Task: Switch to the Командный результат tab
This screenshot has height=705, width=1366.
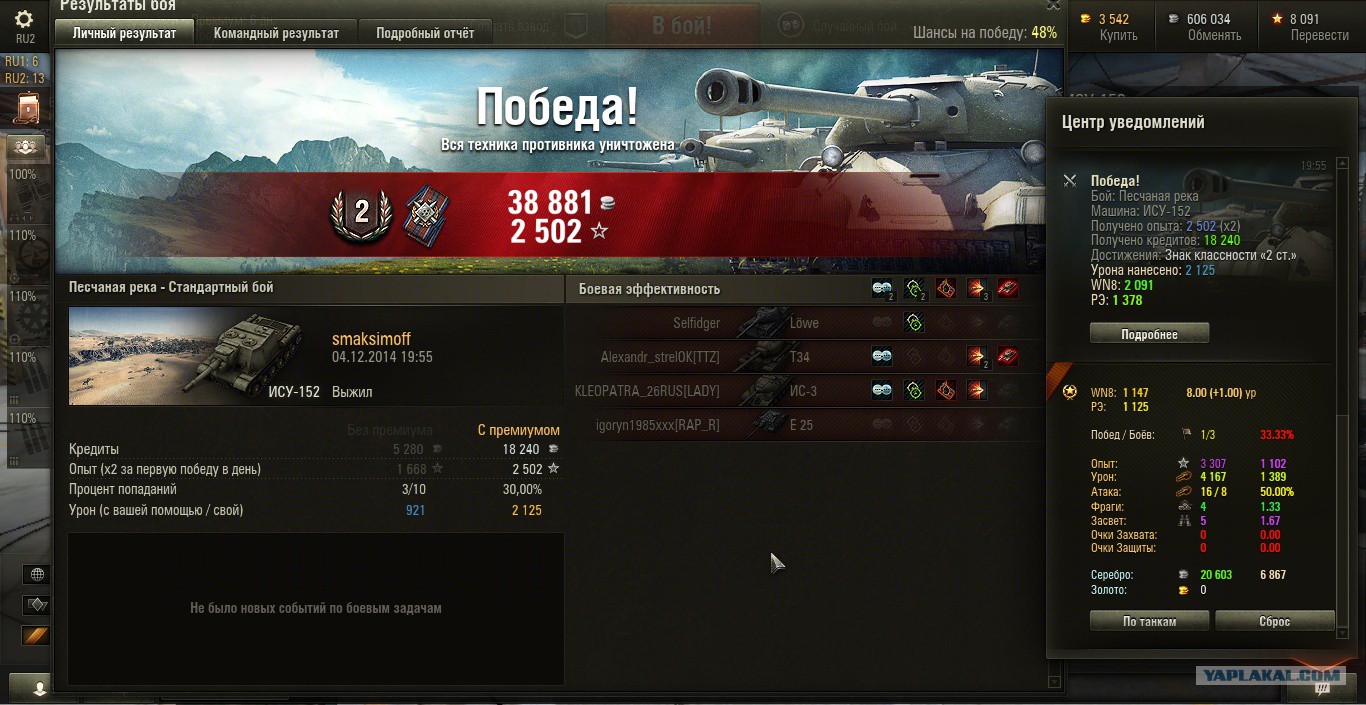Action: click(x=276, y=33)
